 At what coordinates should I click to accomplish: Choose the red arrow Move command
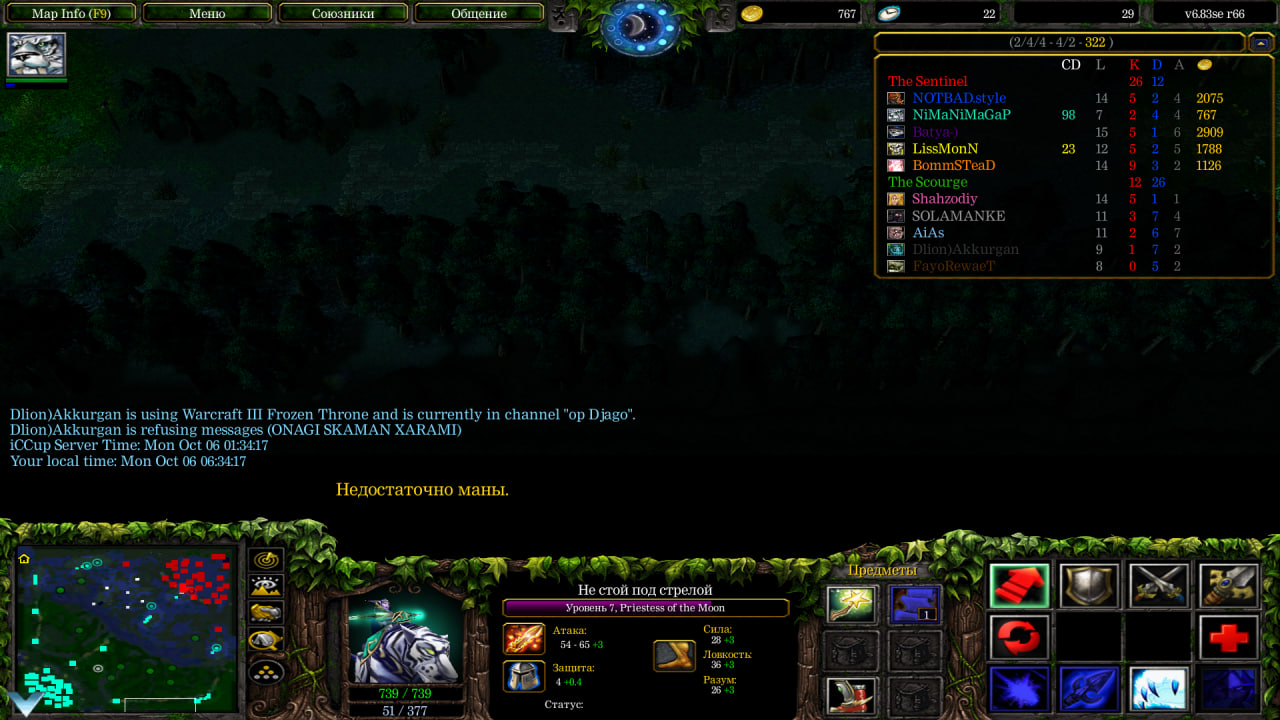[1019, 586]
